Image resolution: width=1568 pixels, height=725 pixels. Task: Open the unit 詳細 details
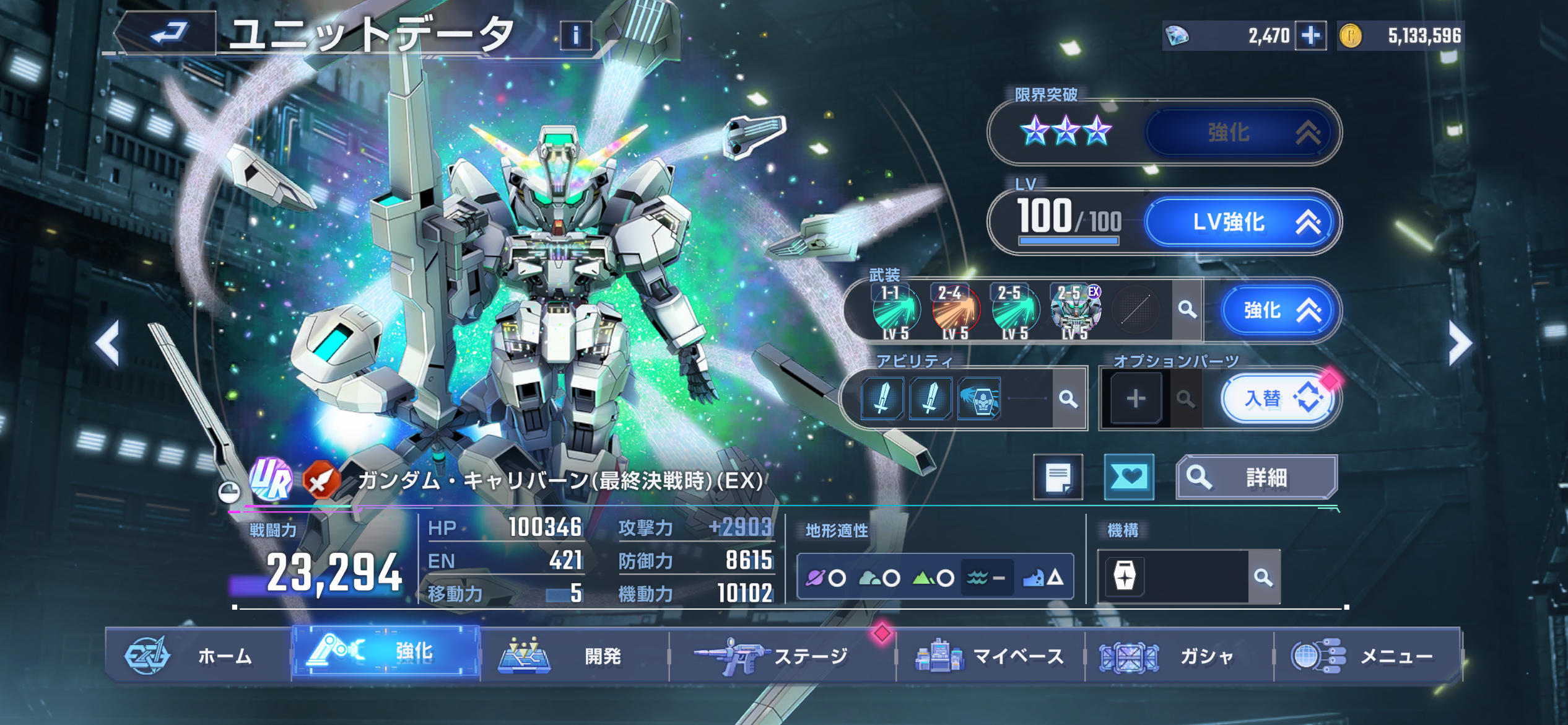1257,477
